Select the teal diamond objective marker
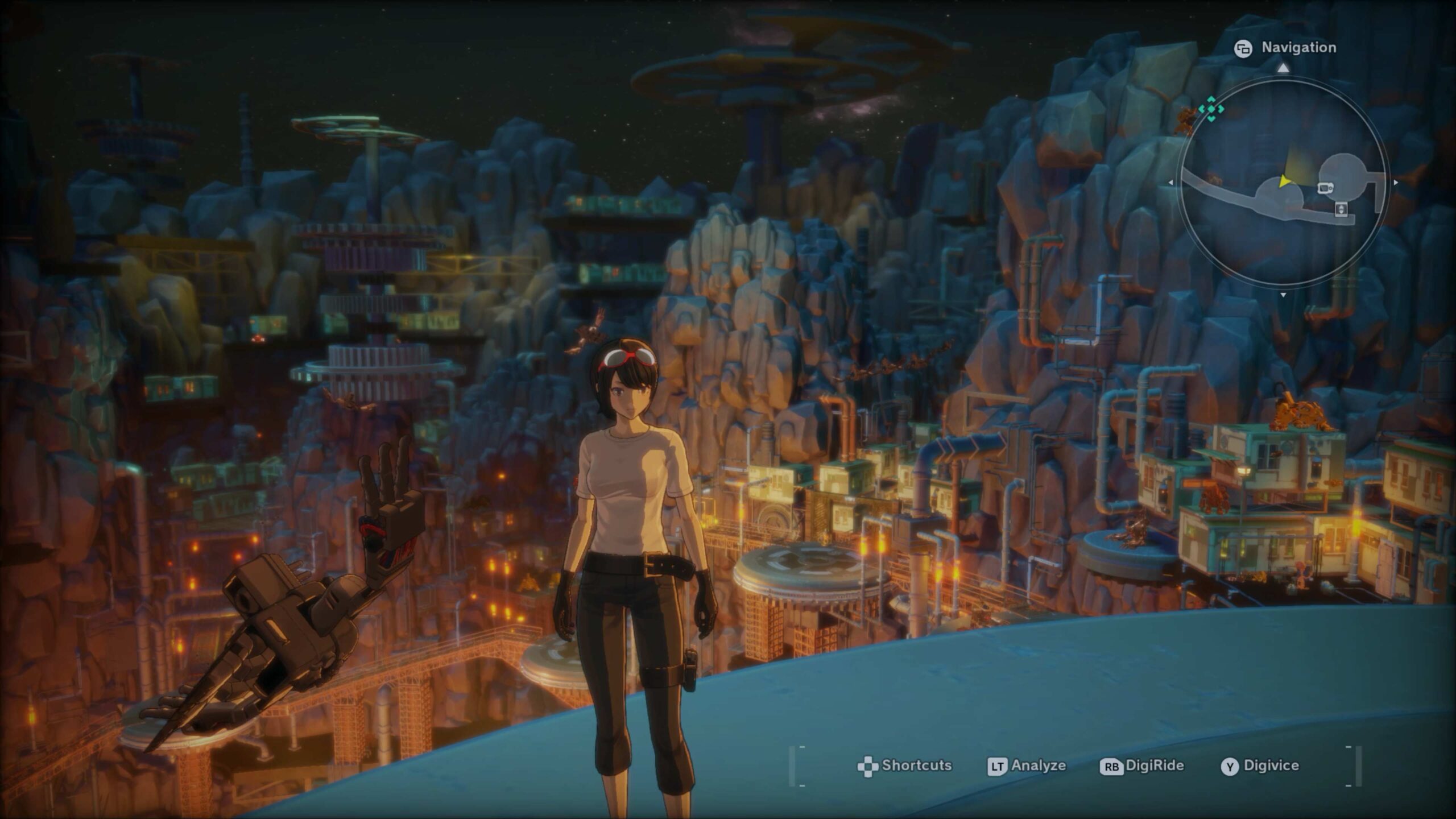The height and width of the screenshot is (819, 1456). click(x=1211, y=108)
